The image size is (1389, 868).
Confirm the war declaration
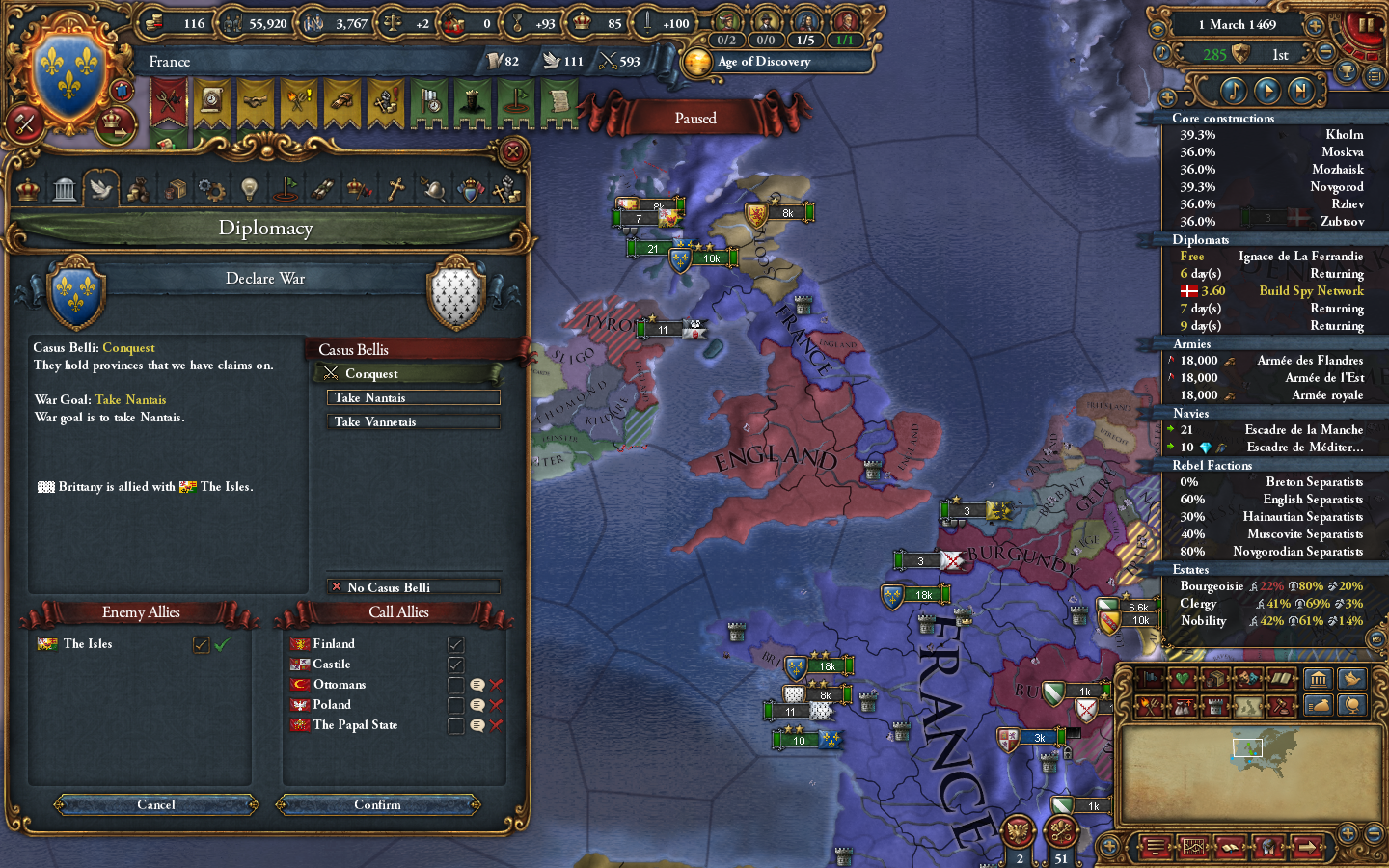pos(377,804)
